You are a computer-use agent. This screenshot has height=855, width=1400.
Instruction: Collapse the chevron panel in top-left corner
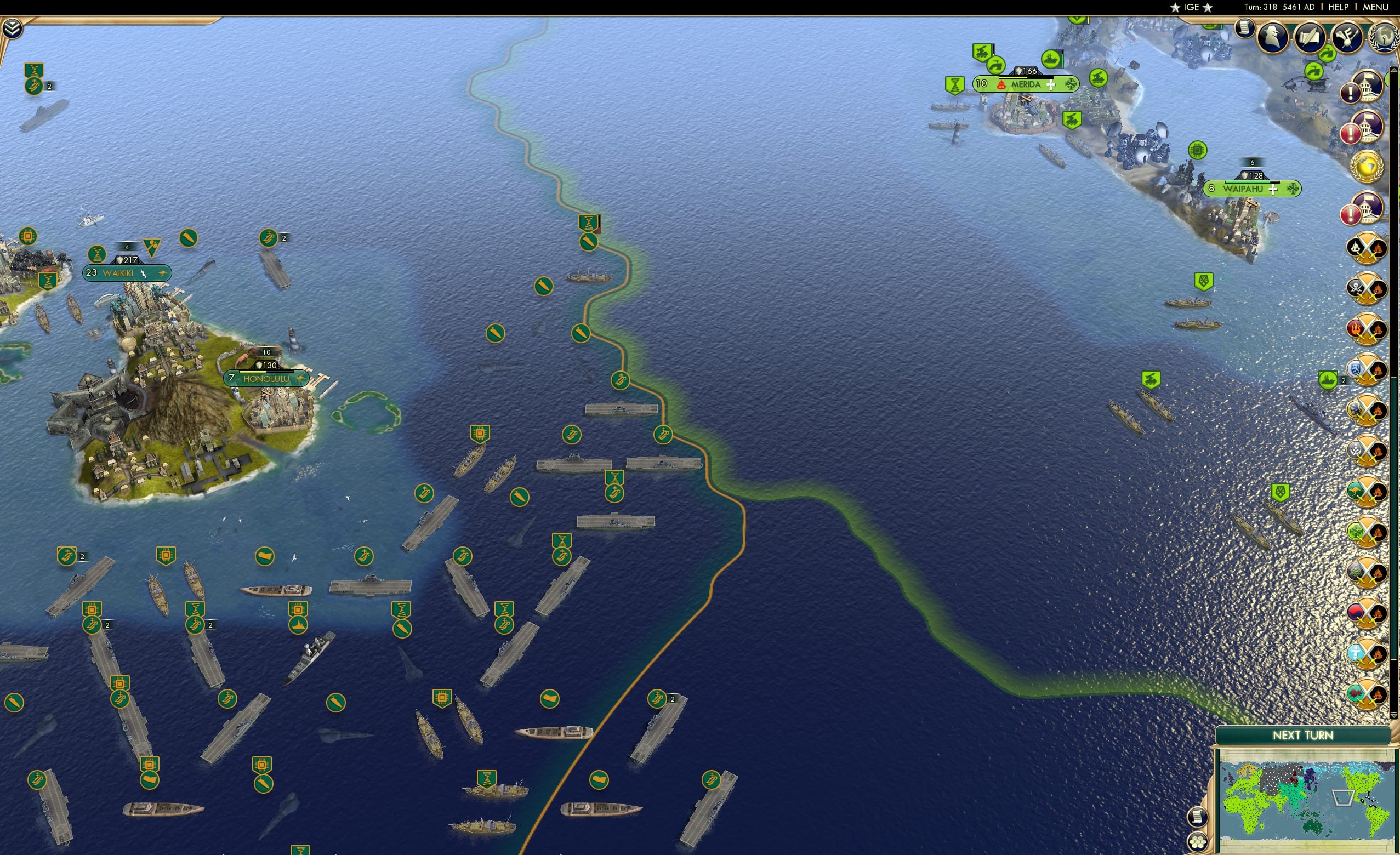[x=12, y=29]
